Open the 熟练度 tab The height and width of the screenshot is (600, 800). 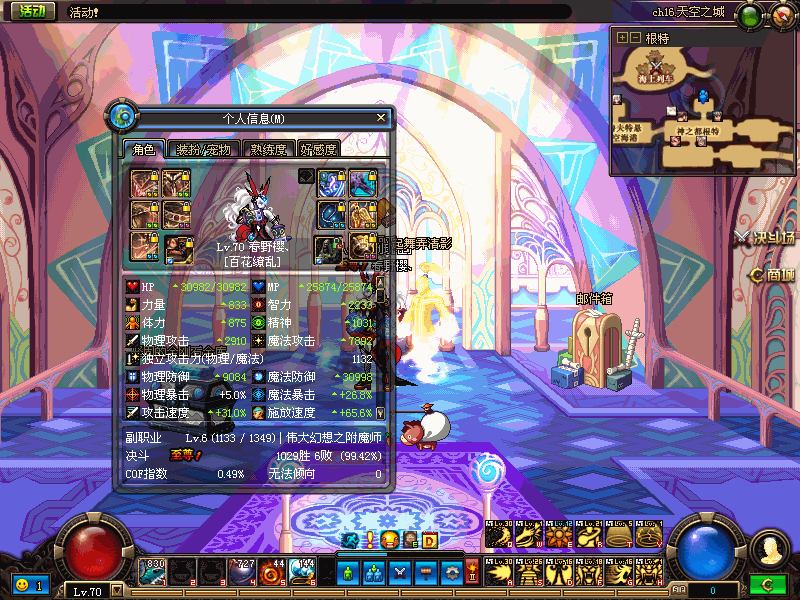click(x=268, y=149)
